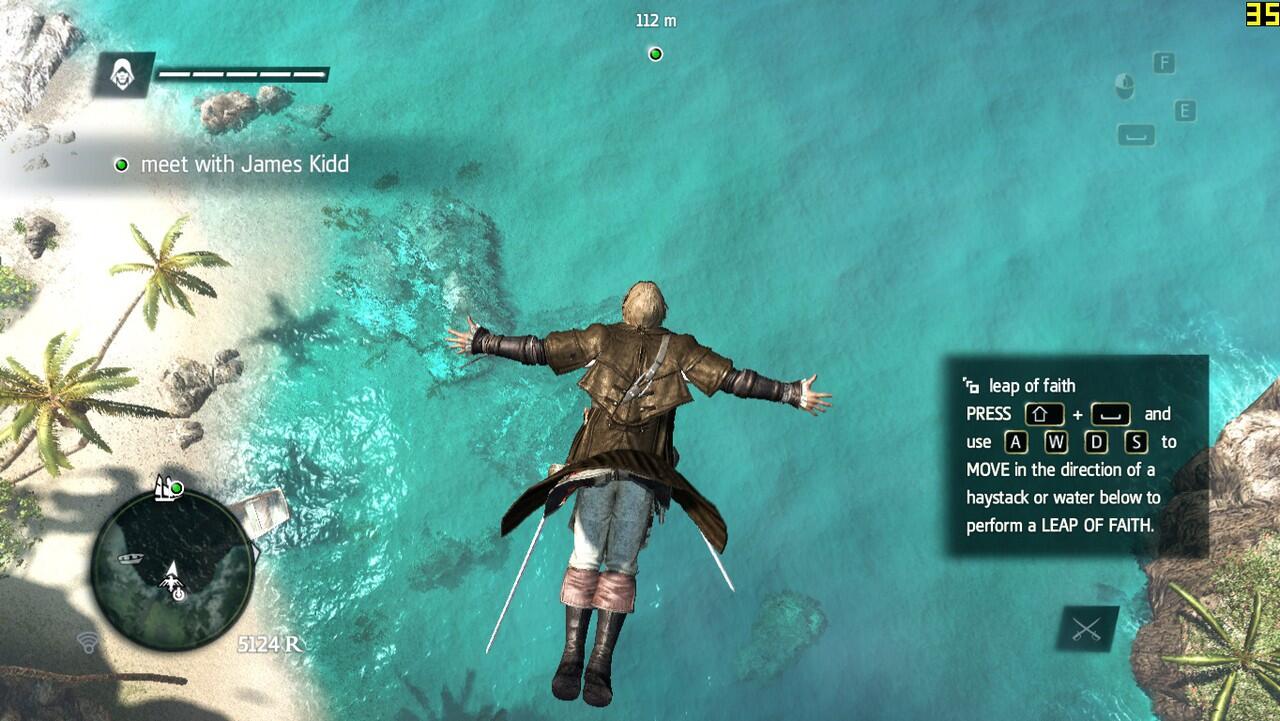Screen dimensions: 1280x721
Task: Click the circular minimap
Action: pyautogui.click(x=171, y=569)
